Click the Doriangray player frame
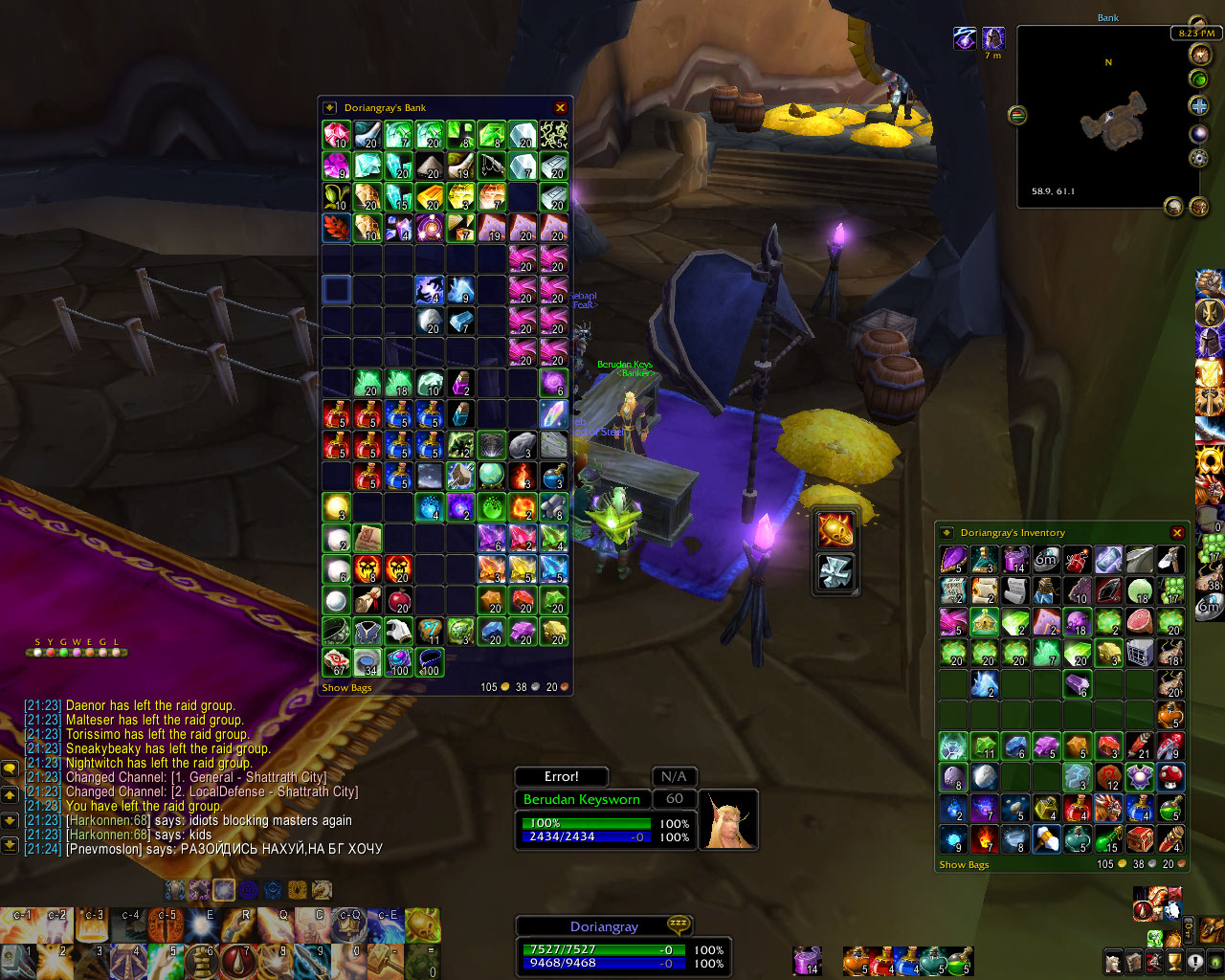Screen dimensions: 1225x980 click(x=604, y=926)
